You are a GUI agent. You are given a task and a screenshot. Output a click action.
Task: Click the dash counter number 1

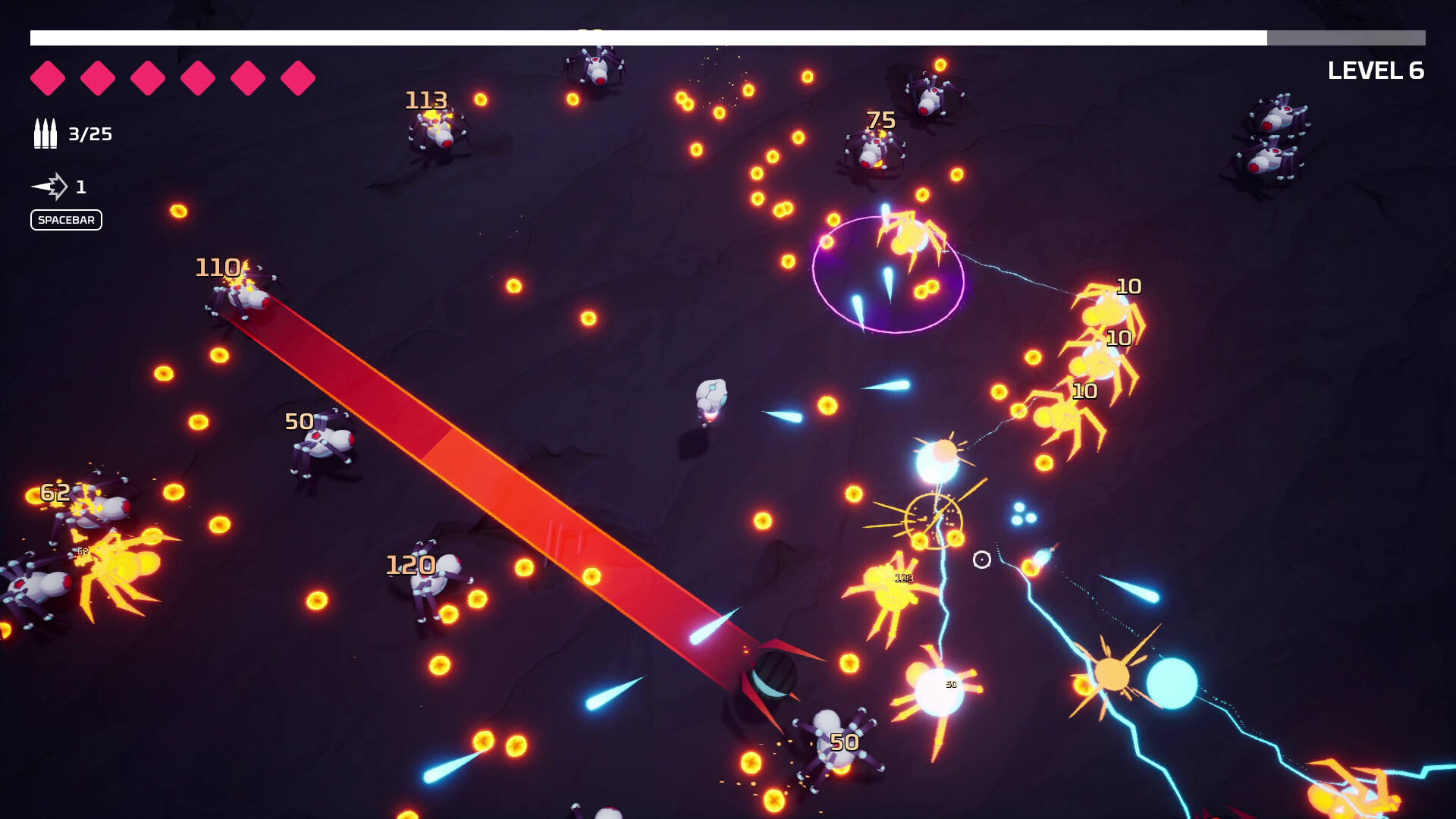(82, 184)
